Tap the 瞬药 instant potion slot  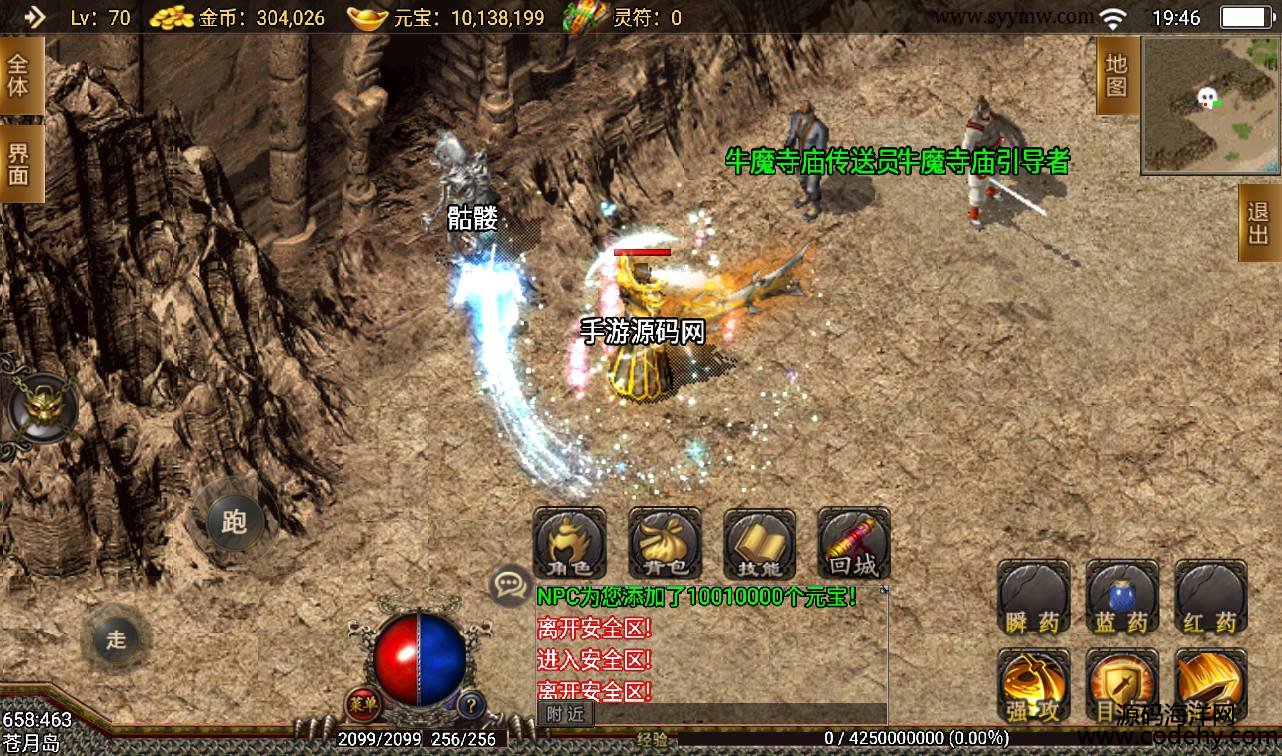click(x=1033, y=598)
